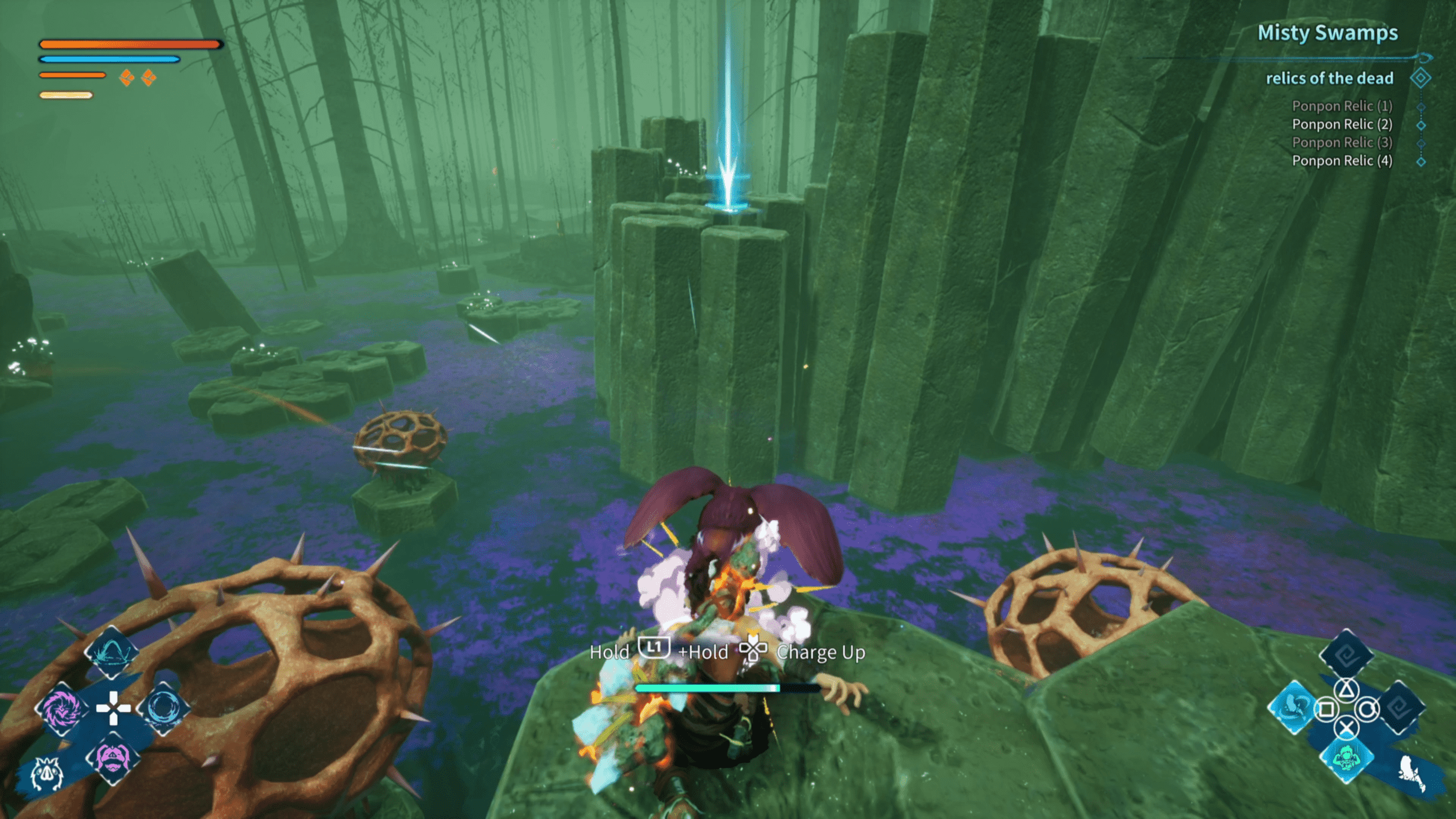Viewport: 1456px width, 819px height.
Task: Open the relics of the dead quest
Action: (1329, 78)
